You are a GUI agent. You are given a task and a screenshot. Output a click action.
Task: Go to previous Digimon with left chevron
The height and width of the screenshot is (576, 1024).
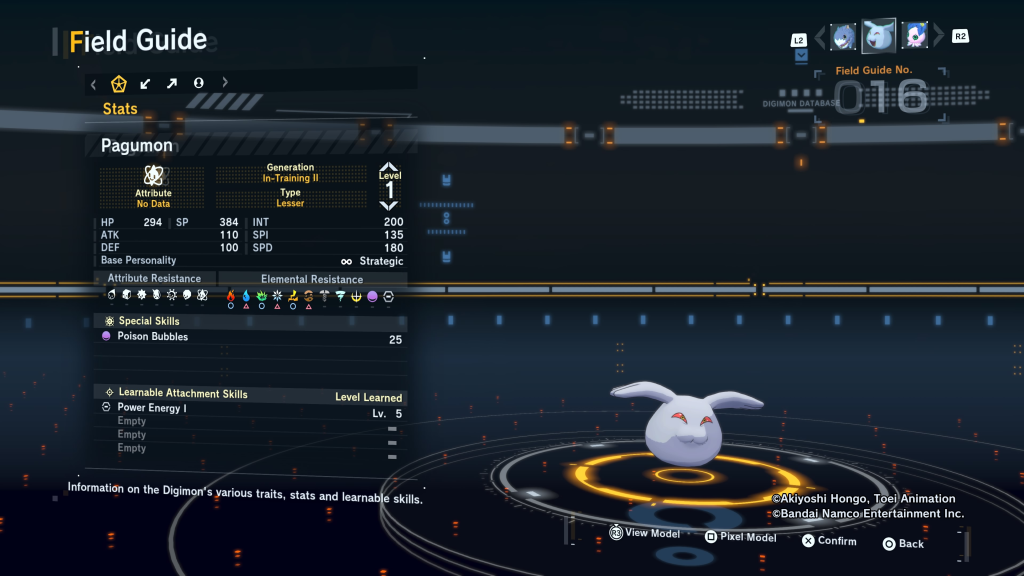click(x=821, y=38)
